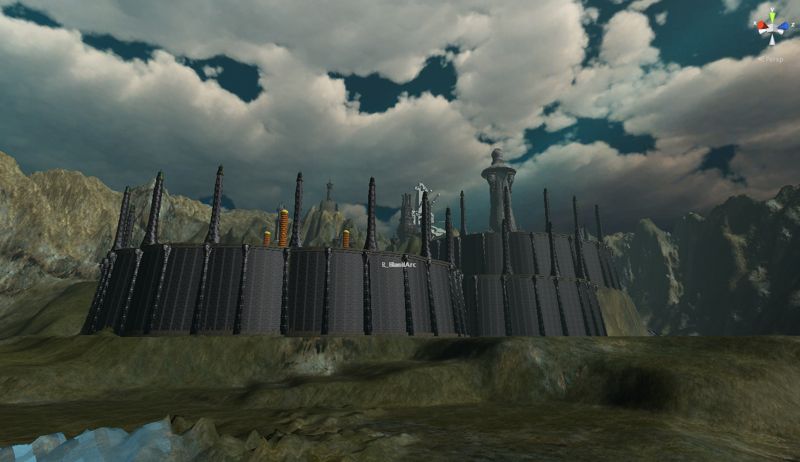The height and width of the screenshot is (462, 800).
Task: Click the blue Z axis cone on the gizmo
Action: [785, 27]
